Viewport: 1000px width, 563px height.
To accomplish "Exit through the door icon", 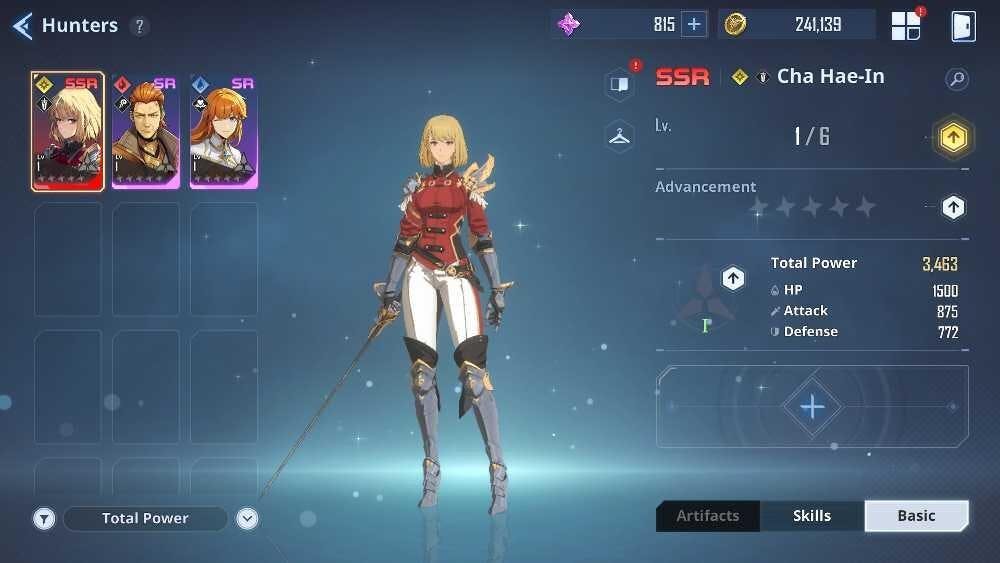I will pyautogui.click(x=963, y=26).
